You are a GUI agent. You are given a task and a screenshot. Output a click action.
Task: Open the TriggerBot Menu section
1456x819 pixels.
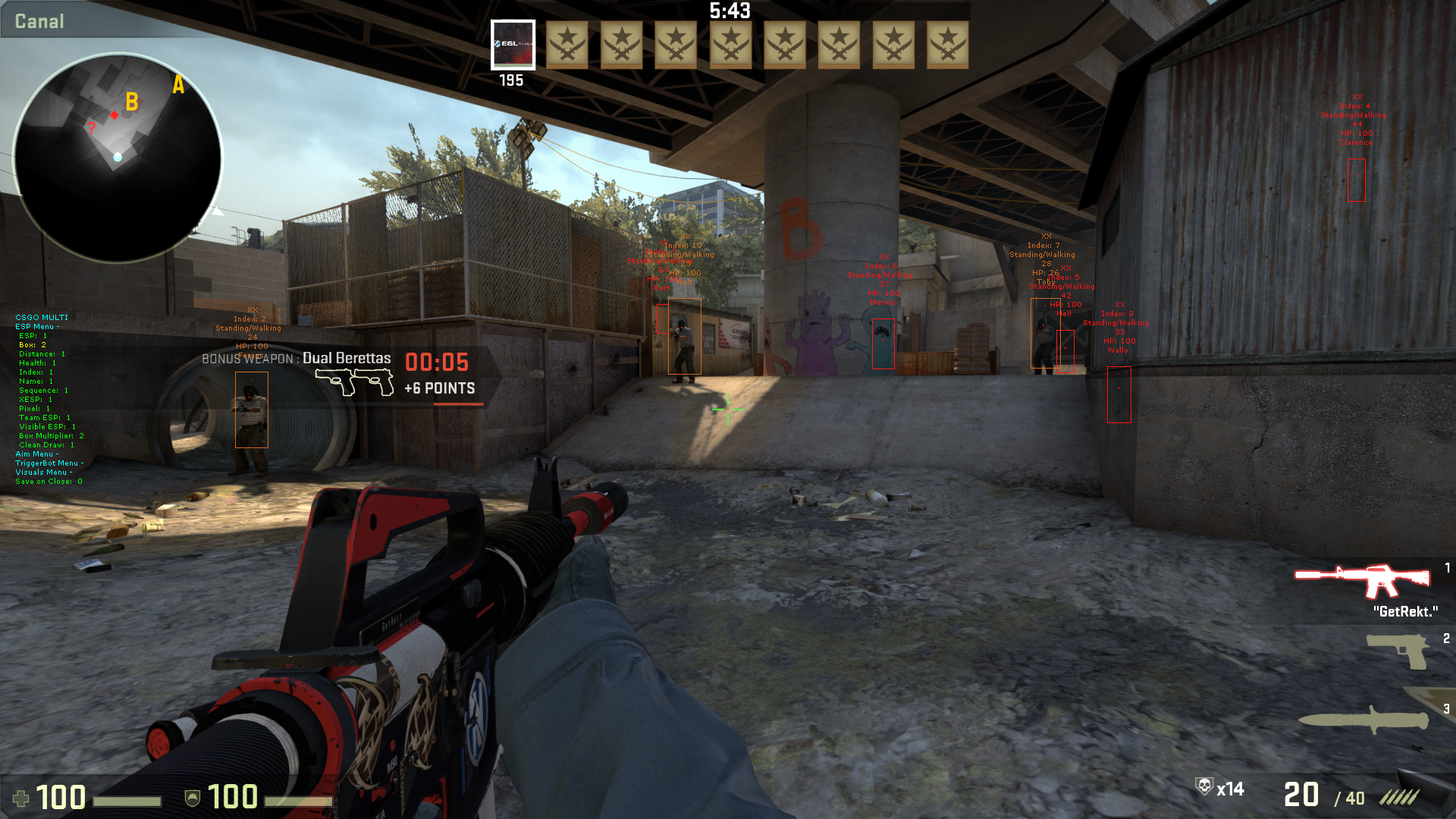point(49,463)
